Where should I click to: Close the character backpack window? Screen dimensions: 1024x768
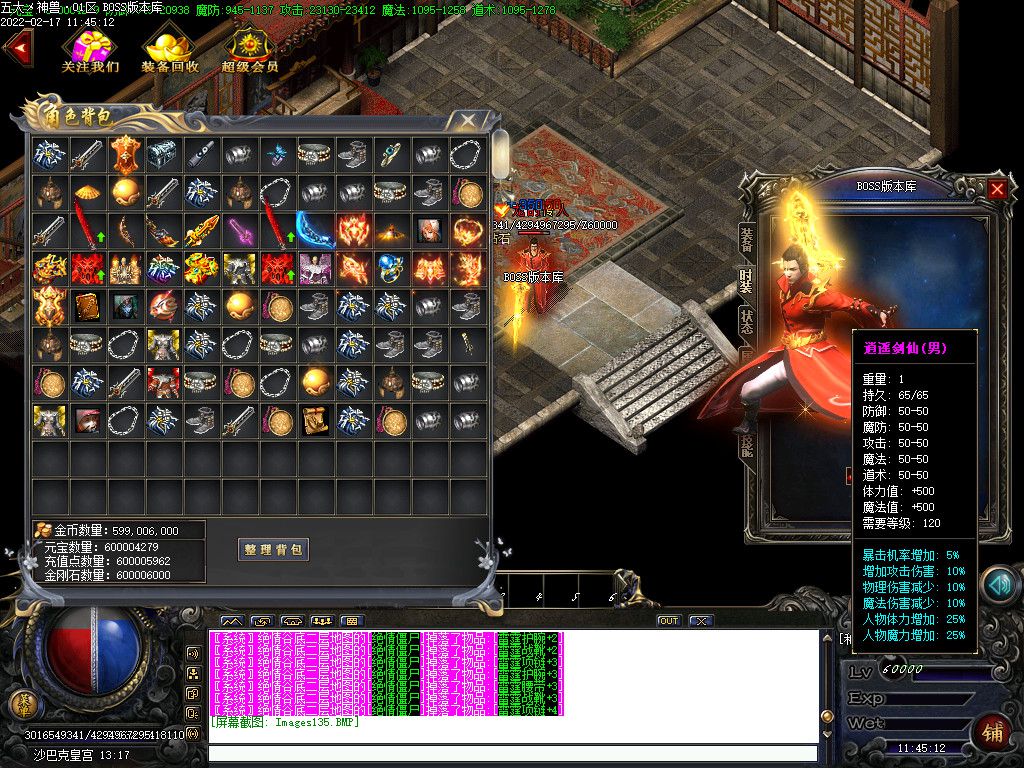(x=467, y=121)
